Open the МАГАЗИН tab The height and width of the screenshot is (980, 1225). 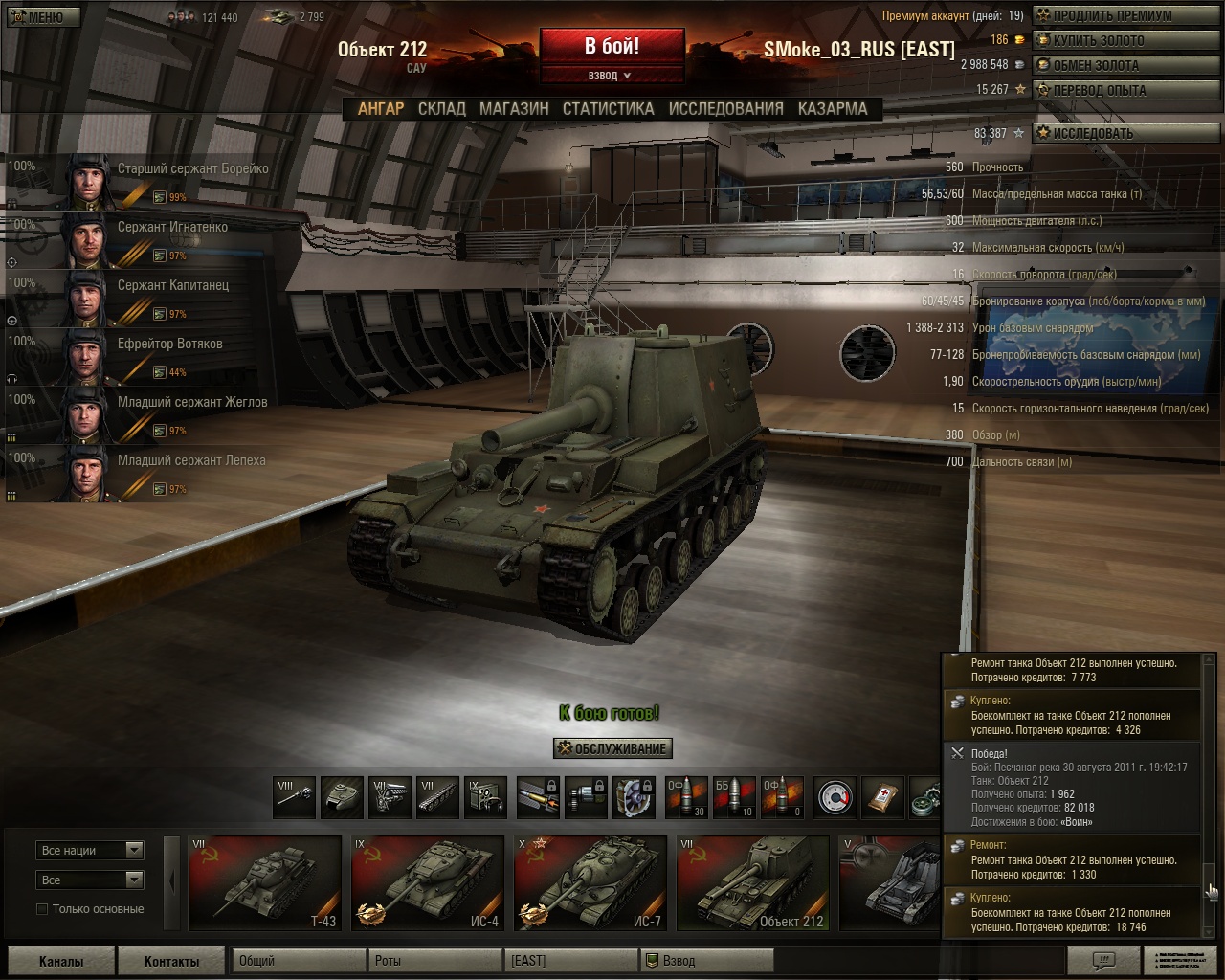(514, 109)
